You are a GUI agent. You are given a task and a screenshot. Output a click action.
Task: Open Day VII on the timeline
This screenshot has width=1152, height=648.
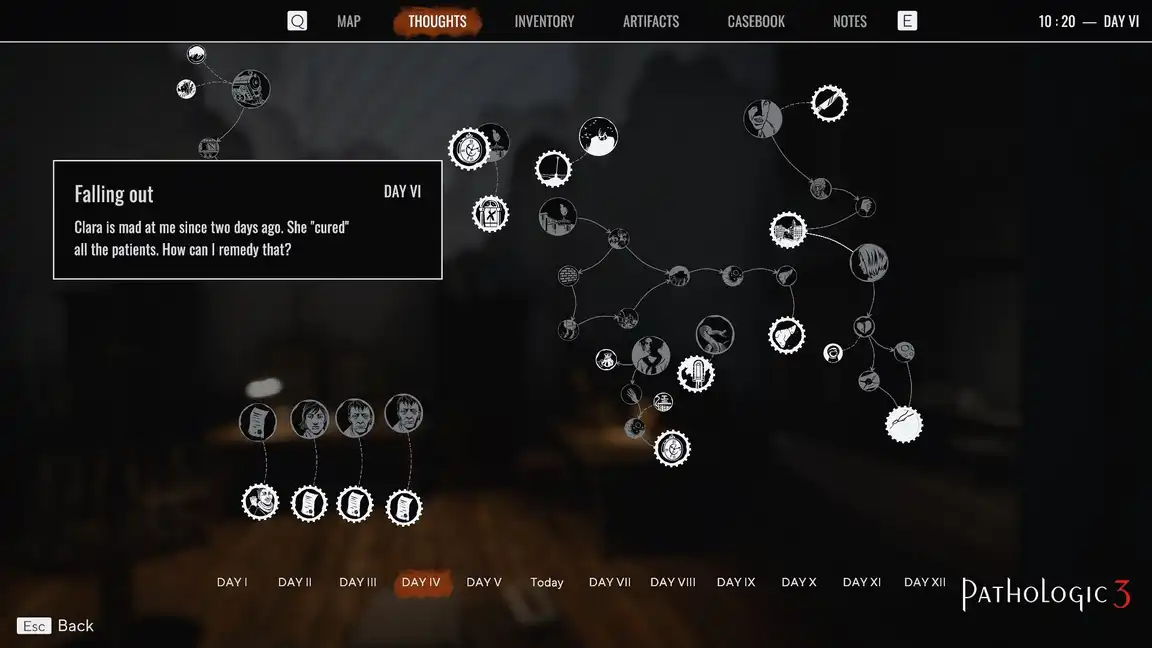point(610,582)
